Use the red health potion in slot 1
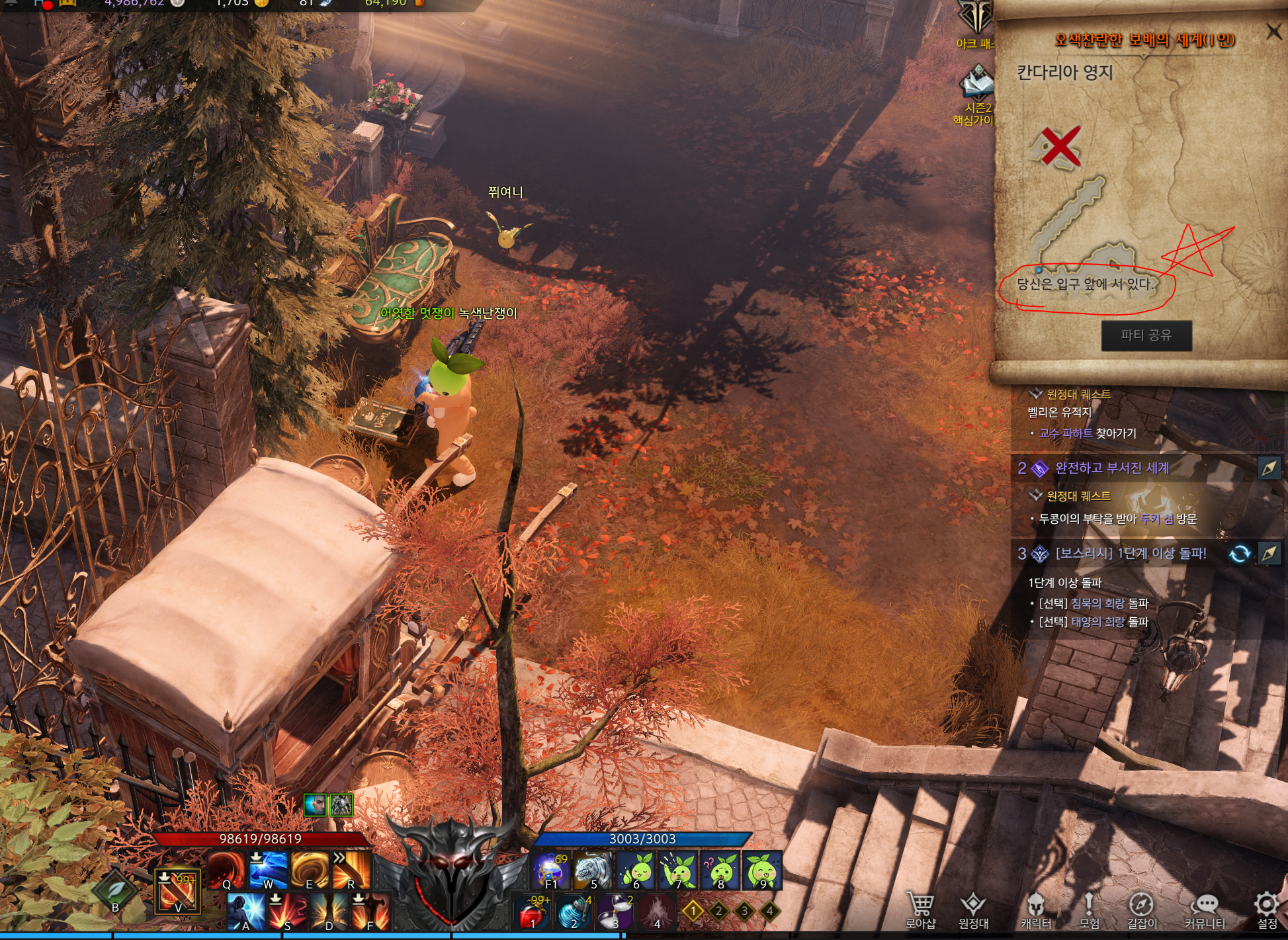The width and height of the screenshot is (1288, 940). 532,913
